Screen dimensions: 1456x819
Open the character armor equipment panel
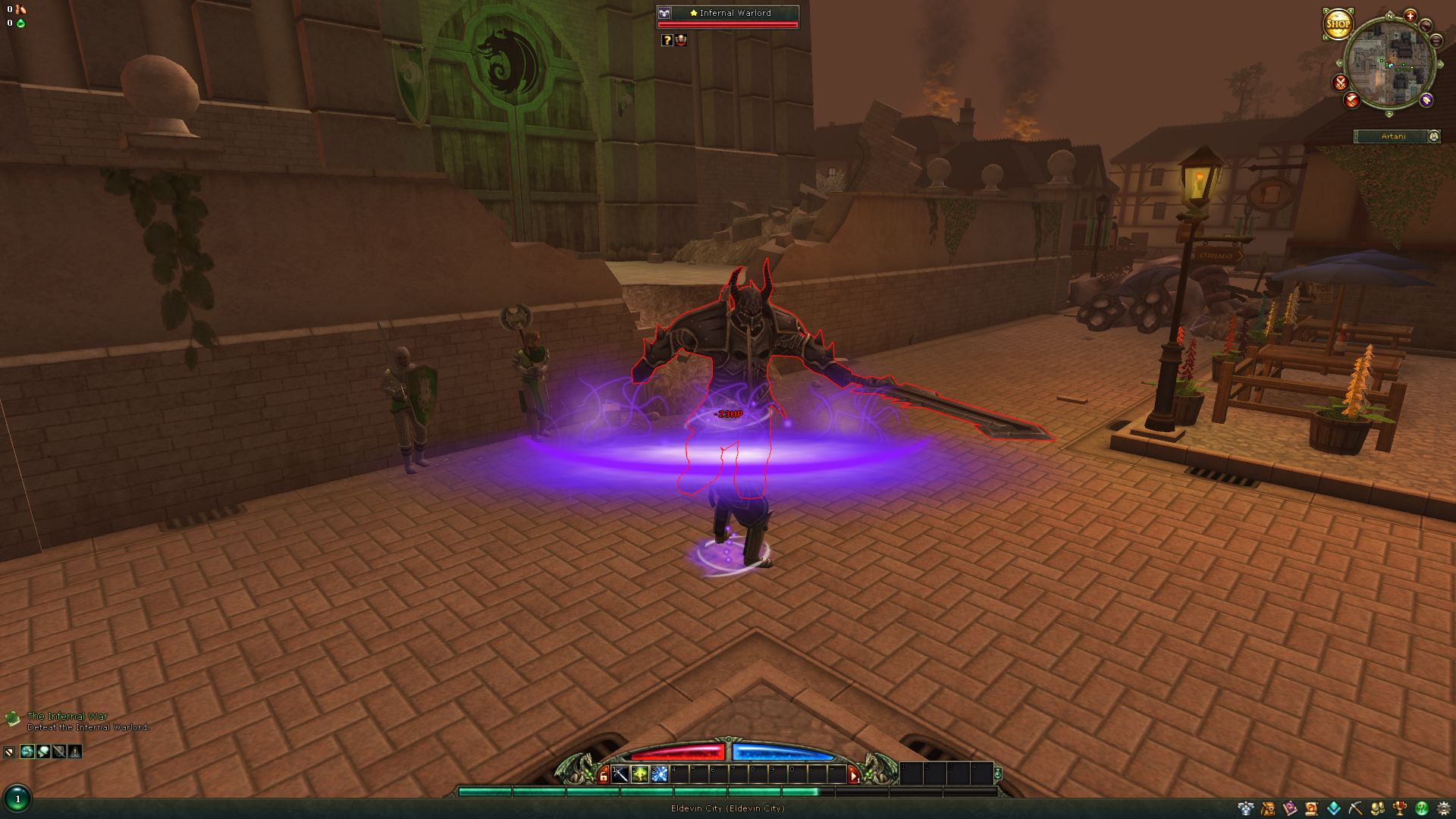click(1245, 808)
